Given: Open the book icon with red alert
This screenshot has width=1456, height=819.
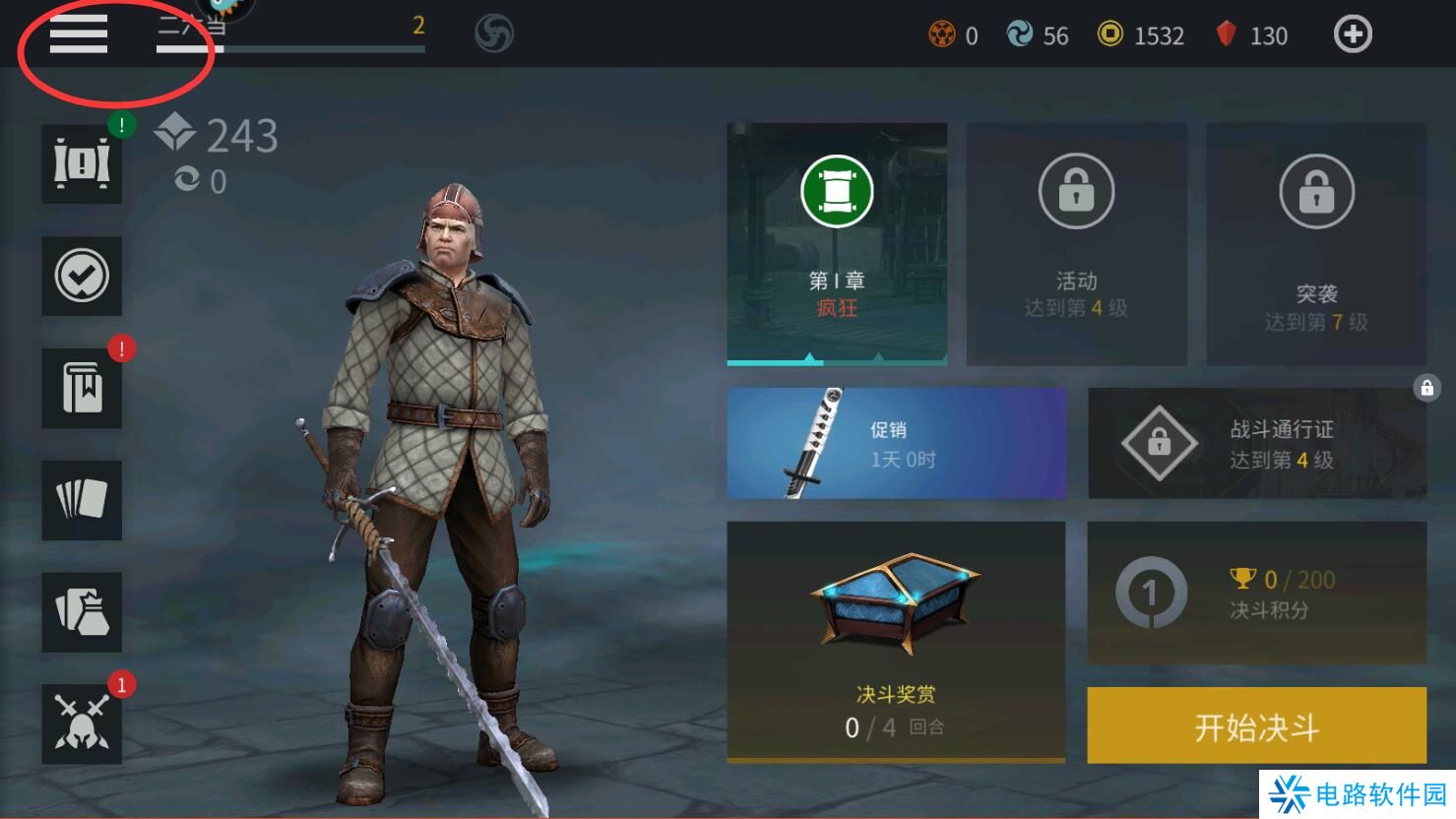Looking at the screenshot, I should [82, 389].
